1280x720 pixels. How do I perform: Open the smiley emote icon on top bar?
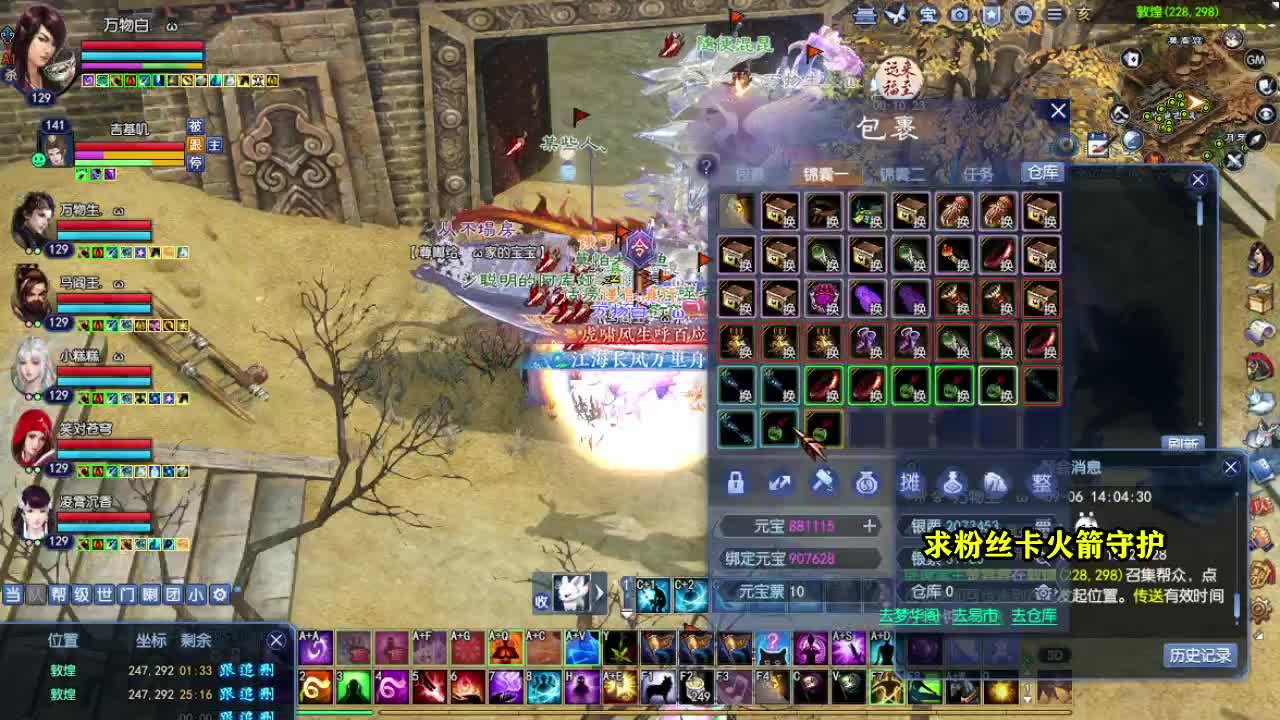1022,15
